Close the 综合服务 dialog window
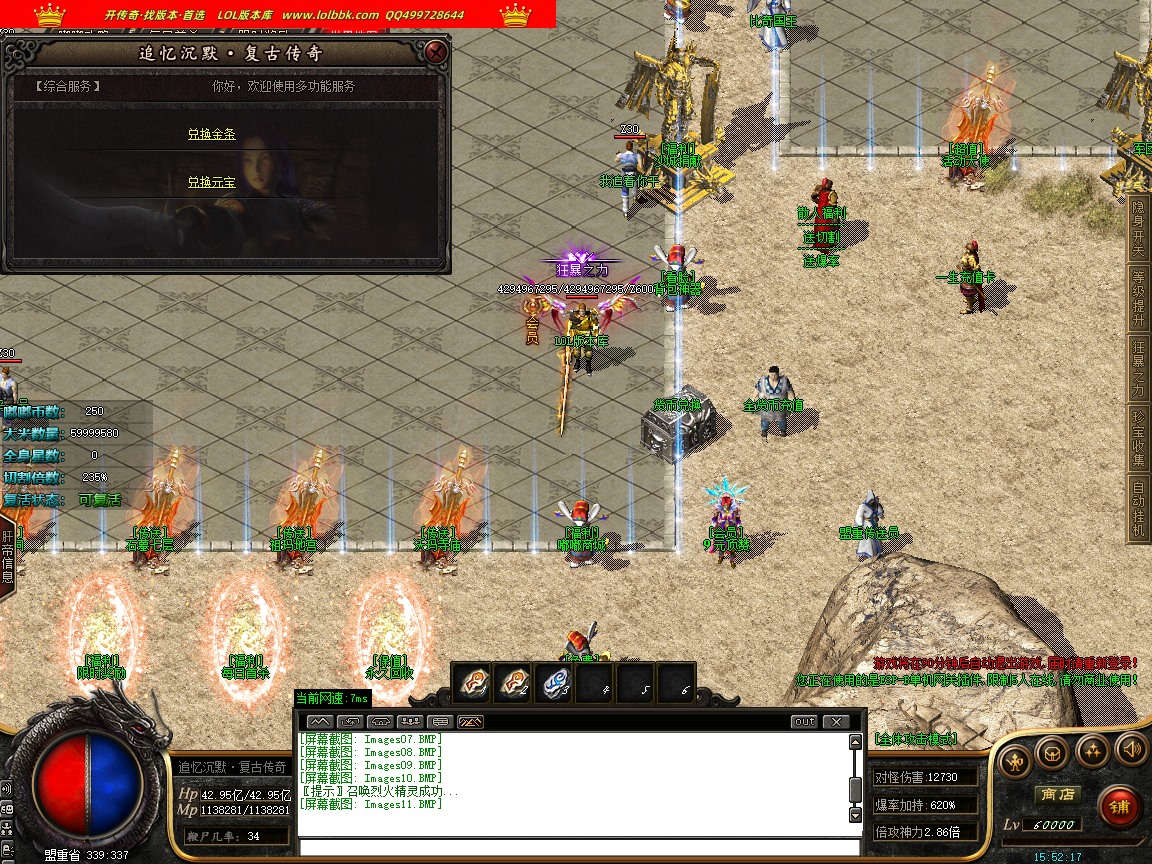Screen dimensions: 1152x864 435,52
